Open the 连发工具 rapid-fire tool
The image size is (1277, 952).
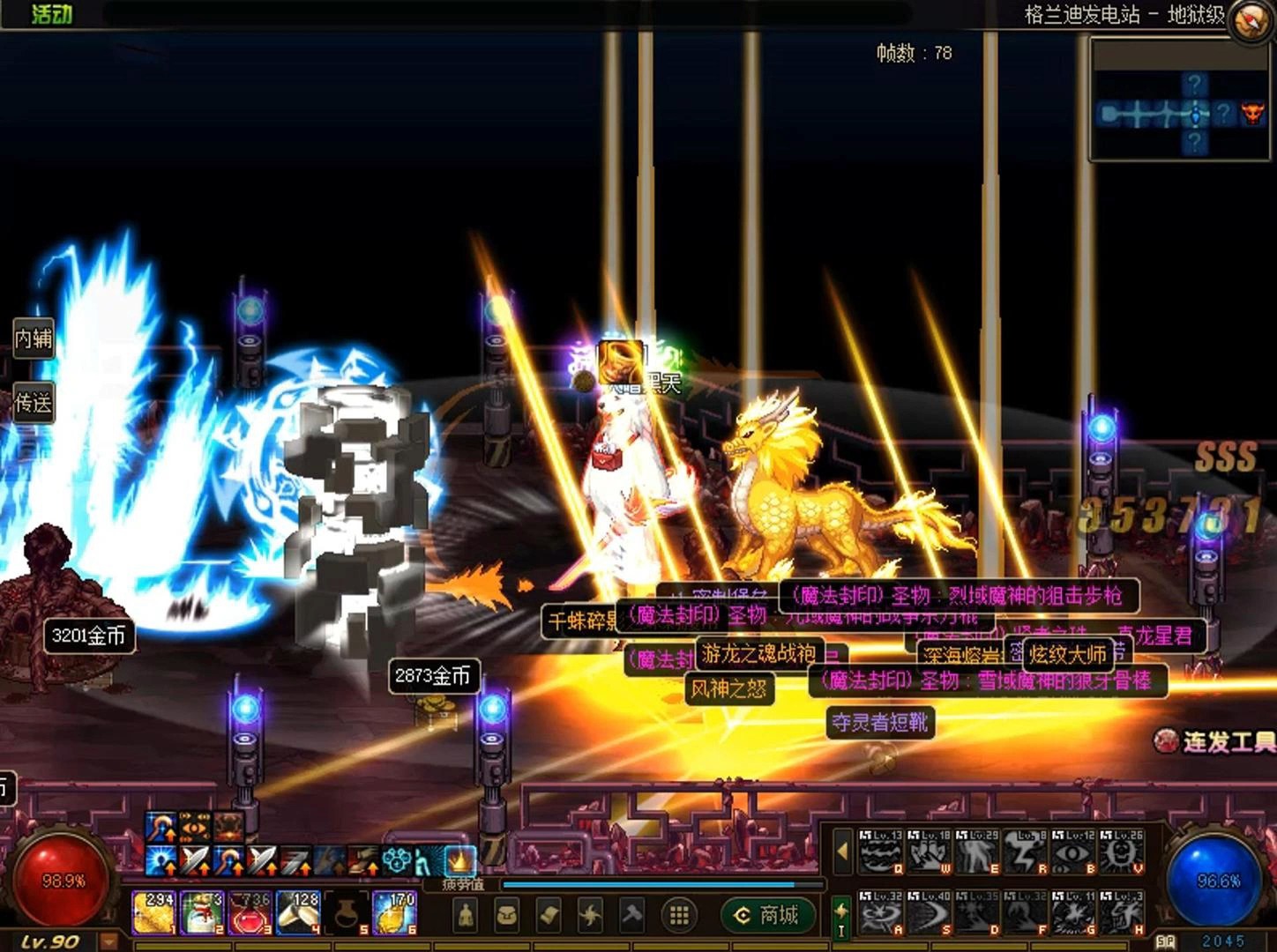(x=1218, y=741)
